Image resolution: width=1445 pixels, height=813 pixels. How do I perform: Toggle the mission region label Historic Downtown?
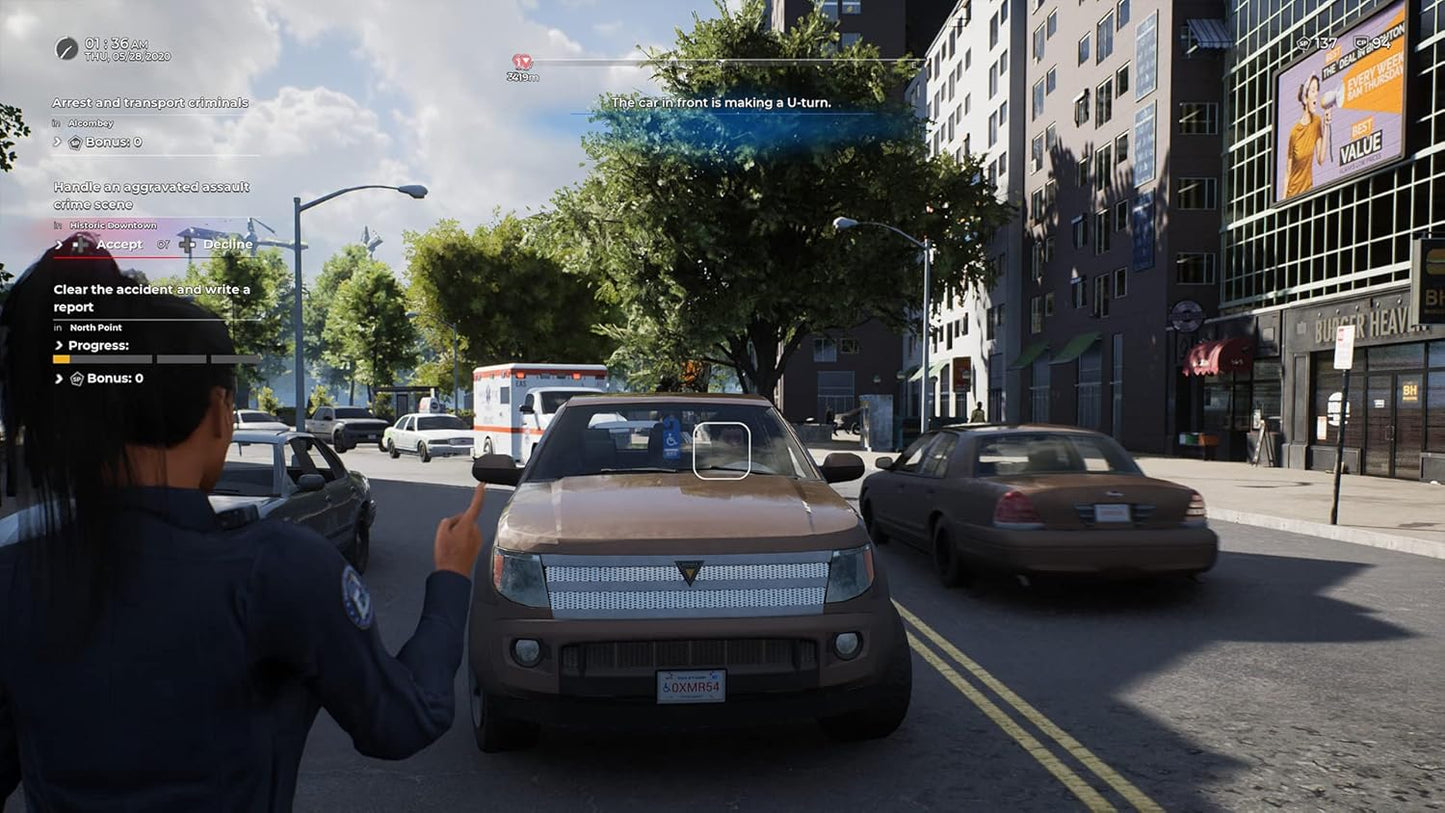tap(112, 224)
